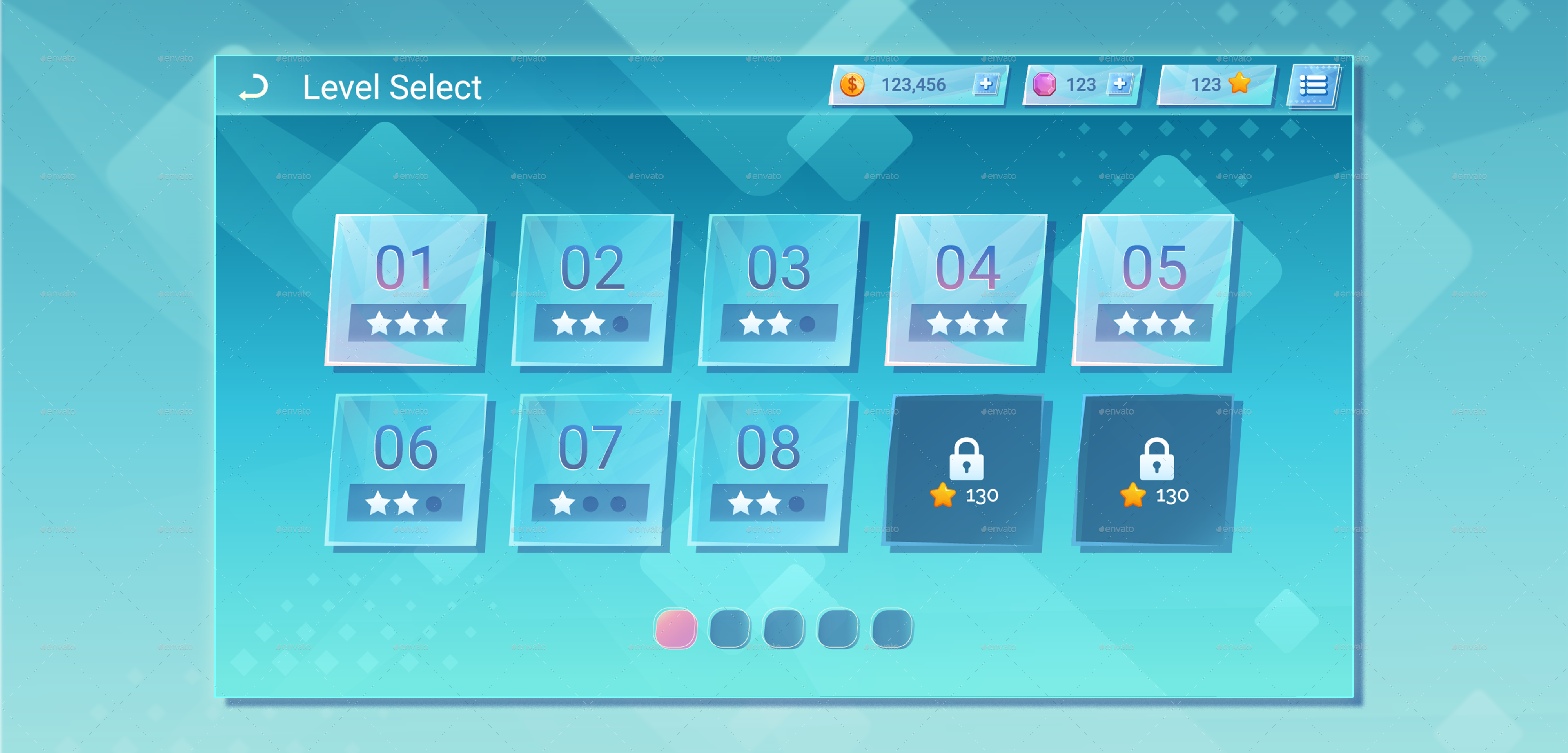Select level 01 tile
1568x753 pixels.
(x=407, y=289)
